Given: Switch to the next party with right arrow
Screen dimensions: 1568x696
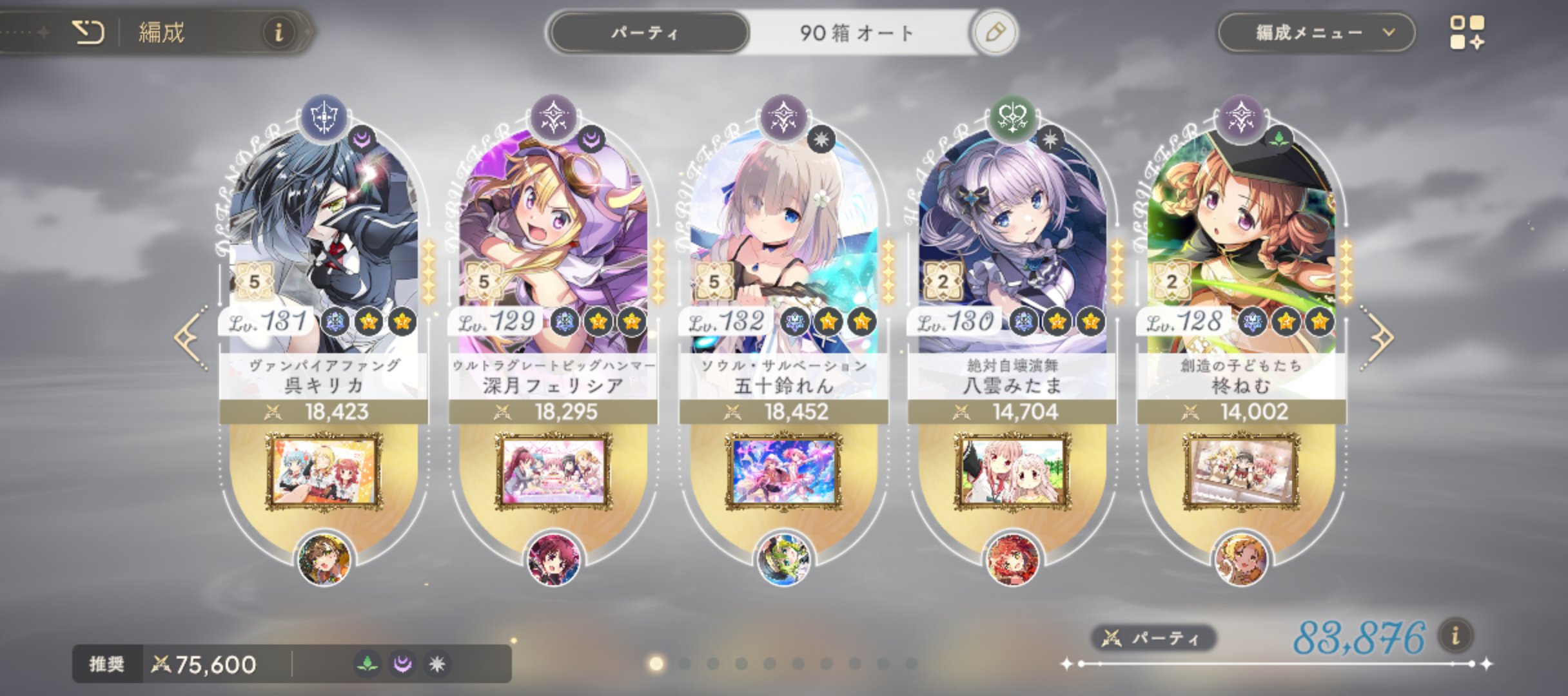Looking at the screenshot, I should pos(1378,338).
